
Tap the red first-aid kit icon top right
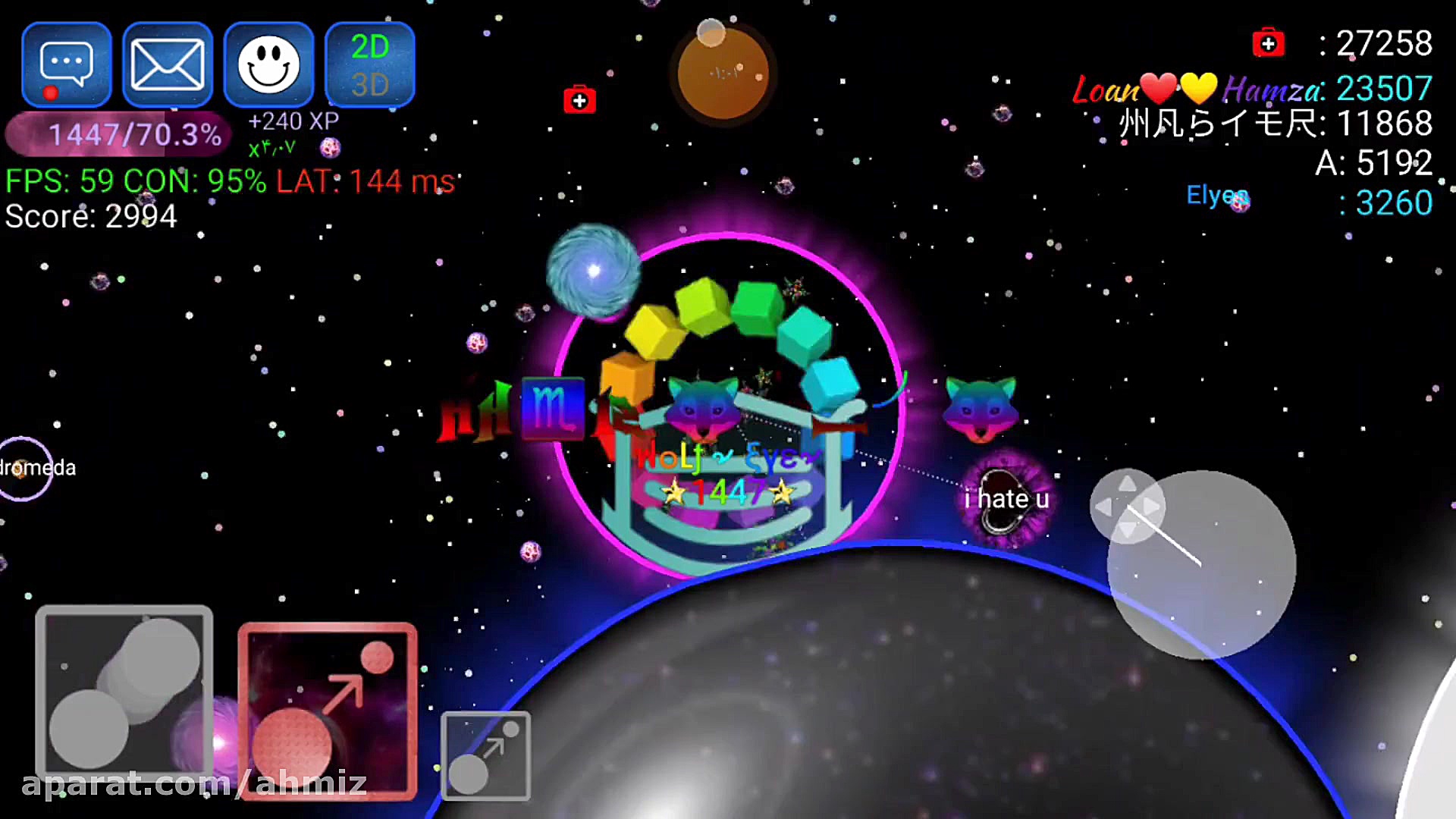(x=1269, y=43)
